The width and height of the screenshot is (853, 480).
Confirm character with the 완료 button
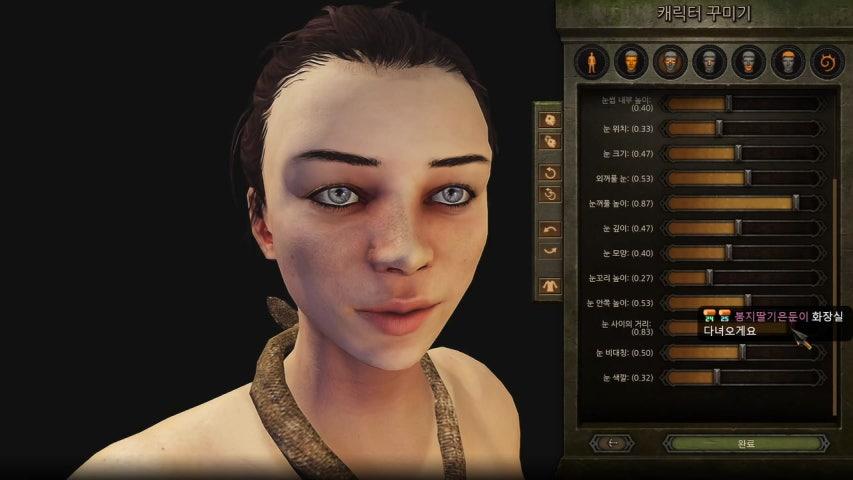[745, 443]
